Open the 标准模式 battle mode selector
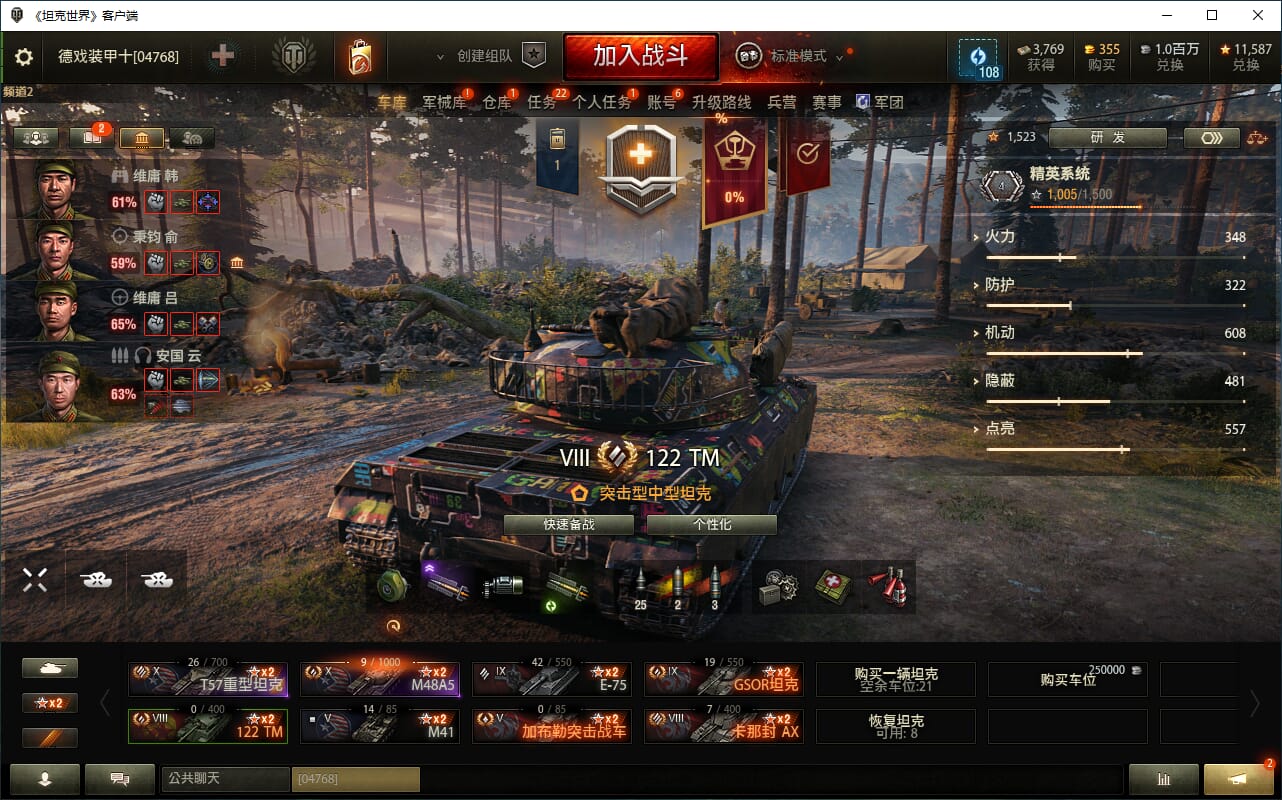 pyautogui.click(x=798, y=57)
